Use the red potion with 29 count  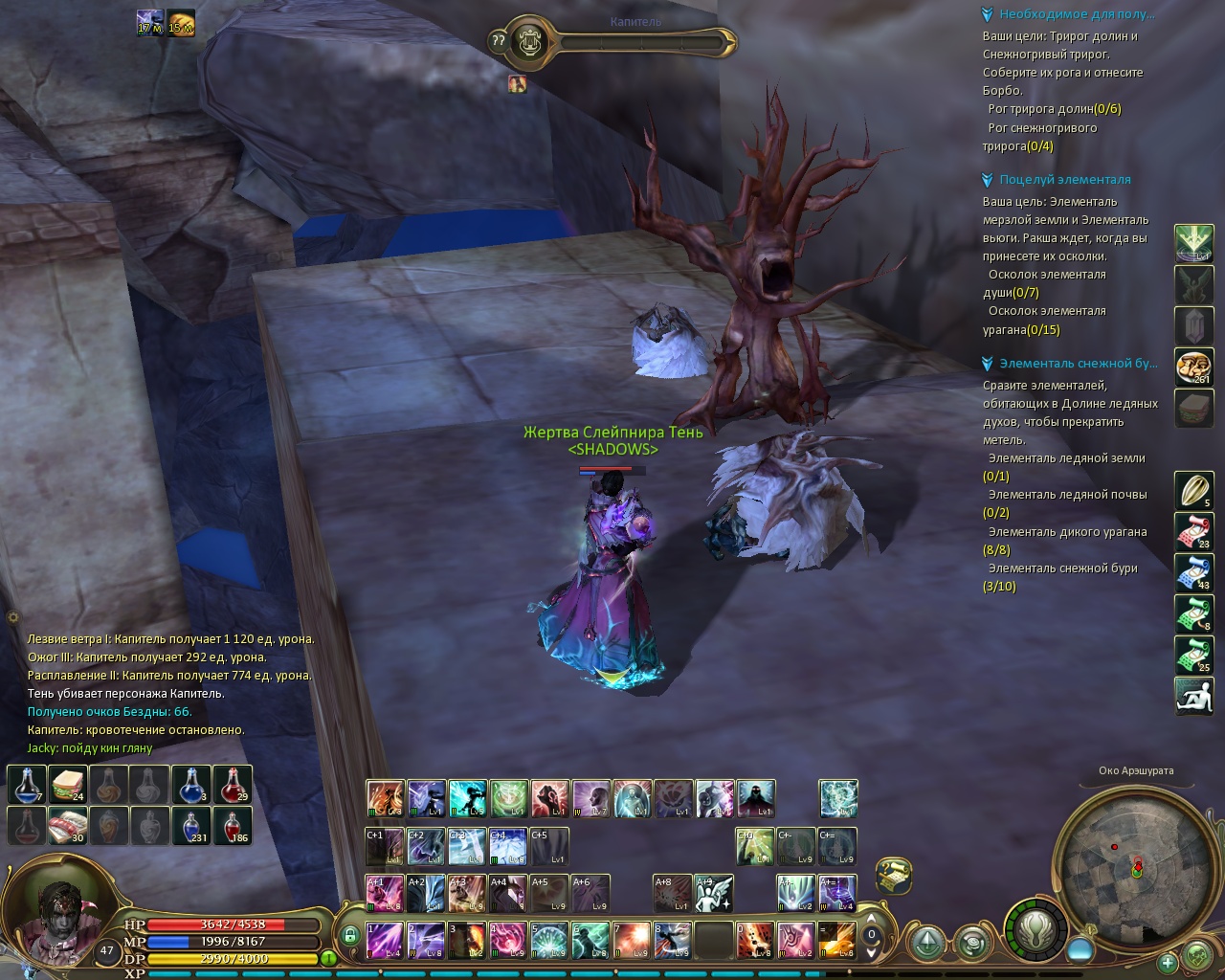(233, 785)
